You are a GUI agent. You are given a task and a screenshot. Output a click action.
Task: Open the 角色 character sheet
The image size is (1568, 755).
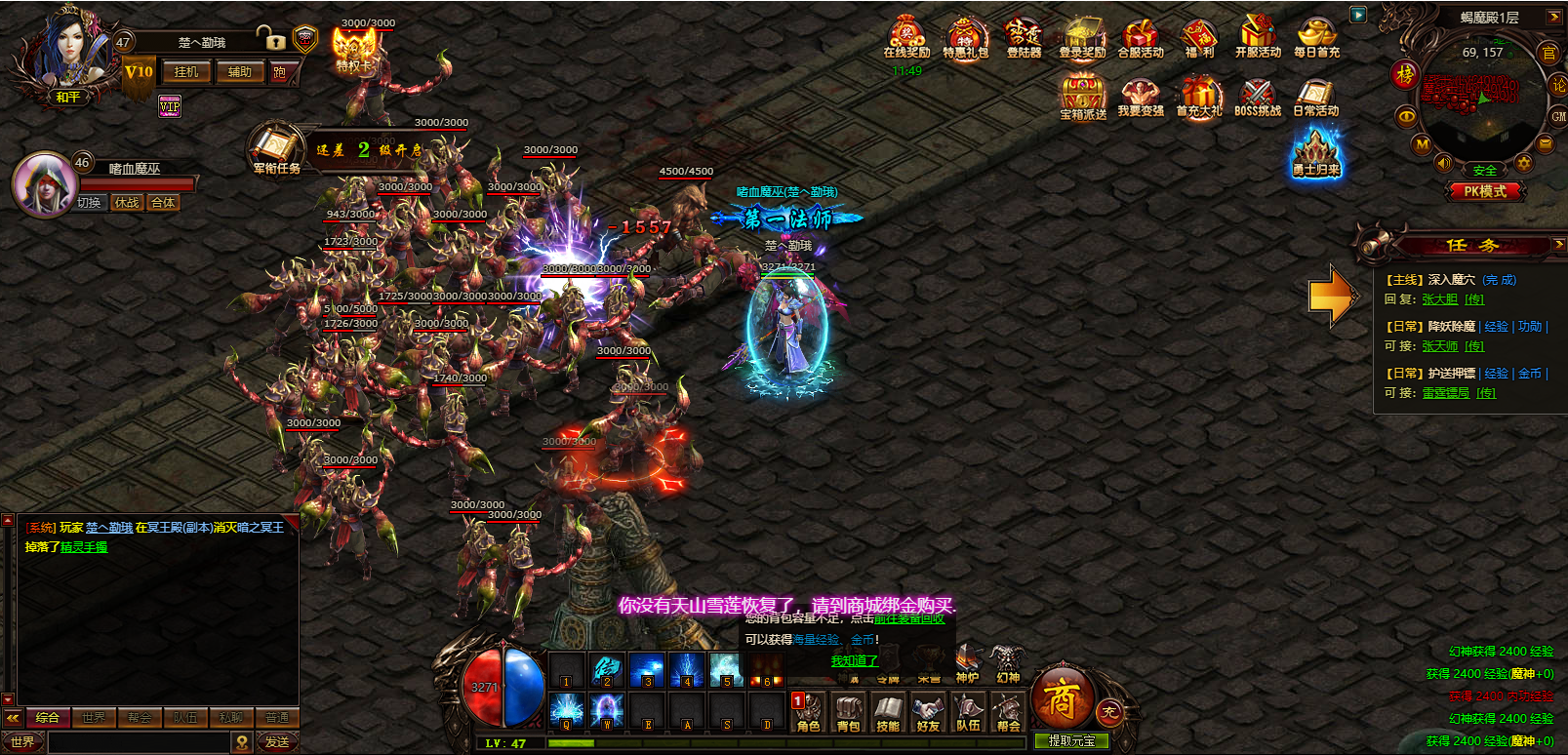click(808, 712)
